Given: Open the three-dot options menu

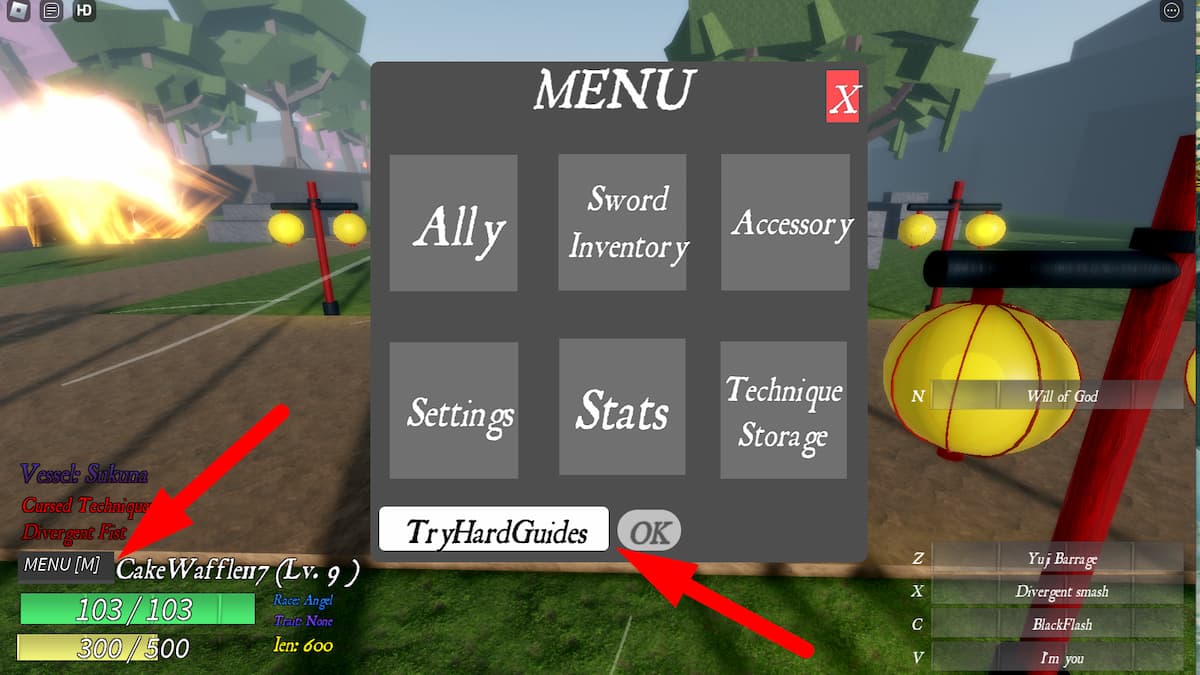Looking at the screenshot, I should click(1172, 11).
